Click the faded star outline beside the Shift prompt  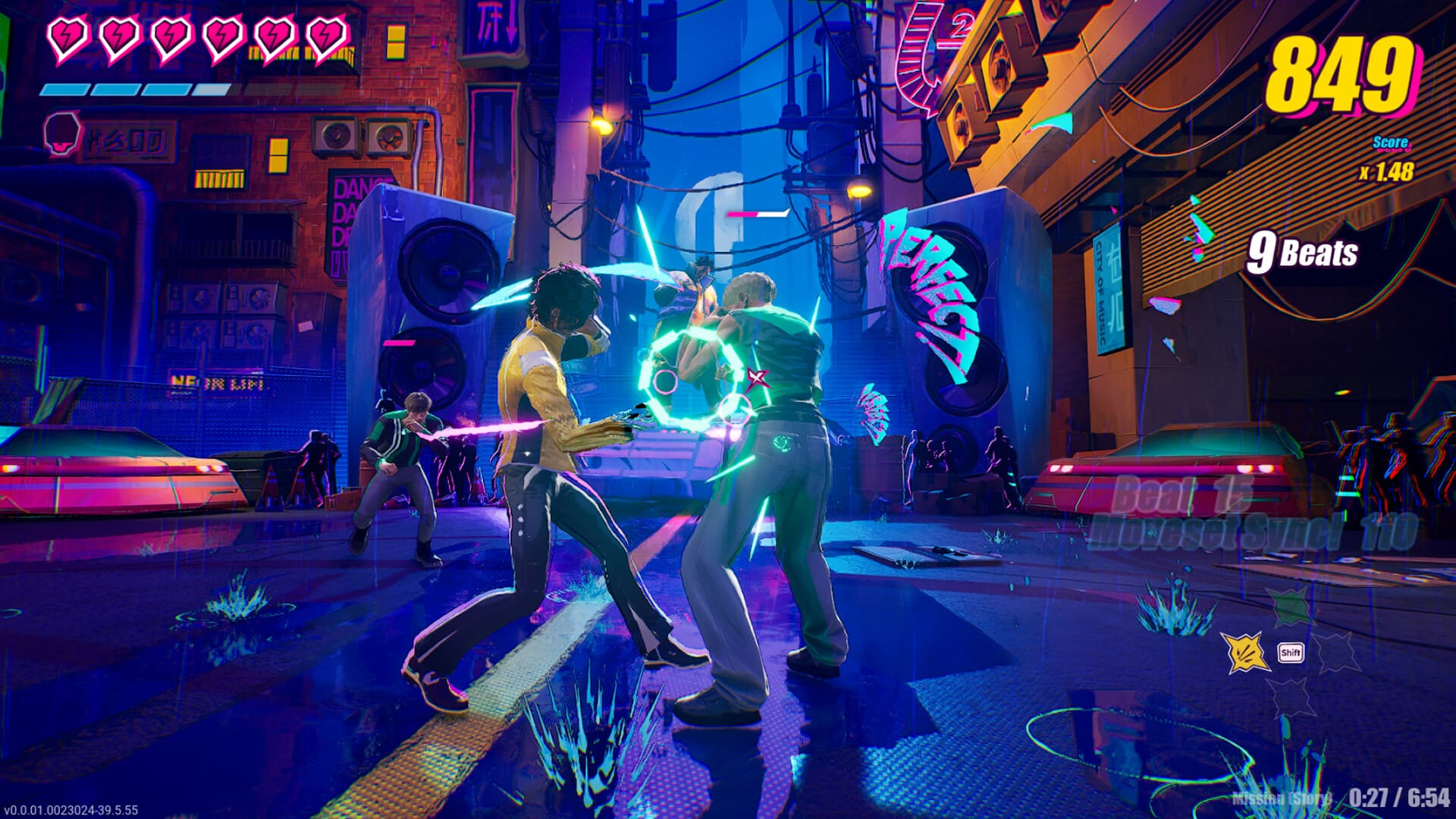[x=1338, y=652]
